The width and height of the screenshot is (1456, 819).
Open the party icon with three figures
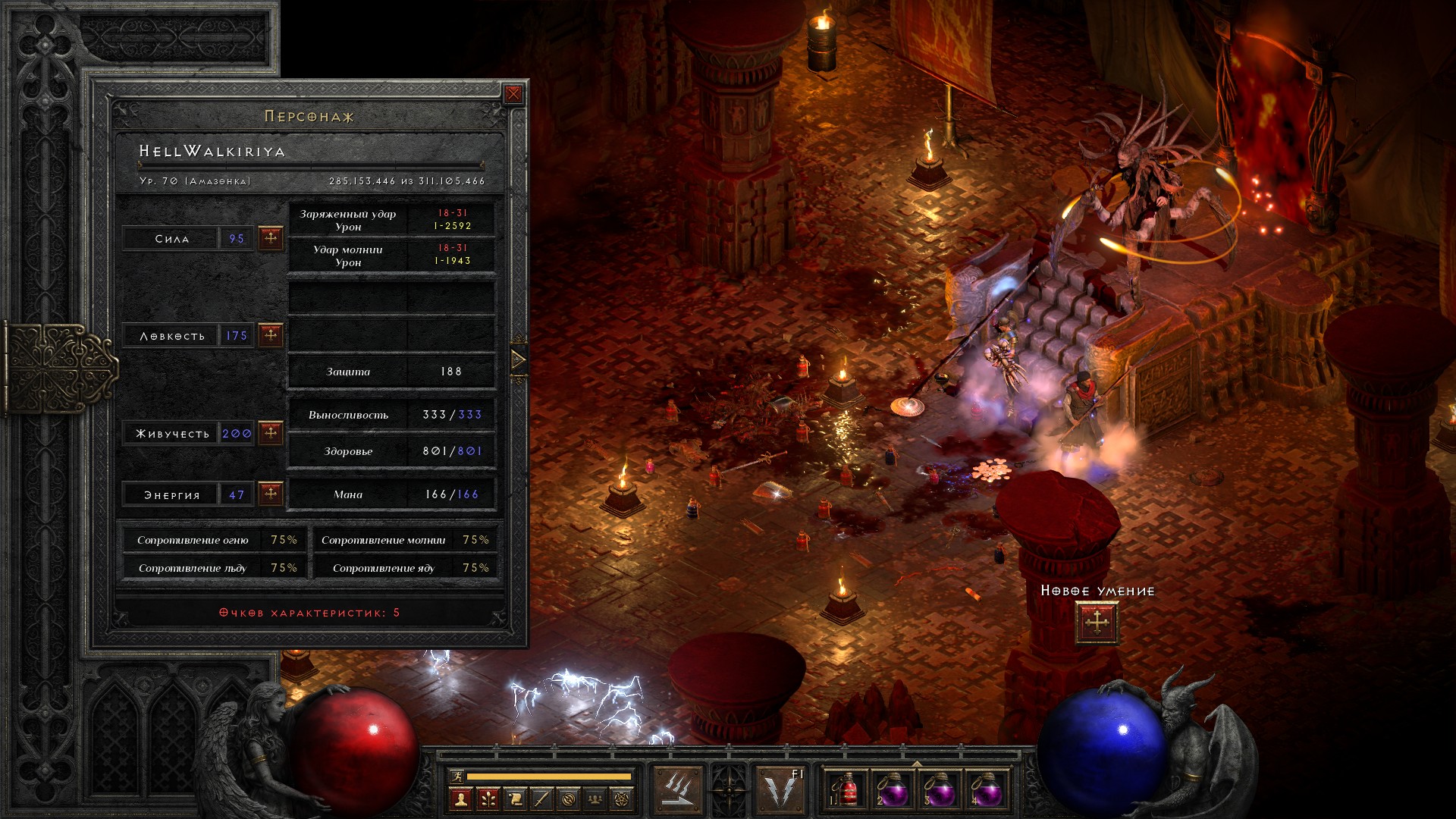click(x=596, y=799)
